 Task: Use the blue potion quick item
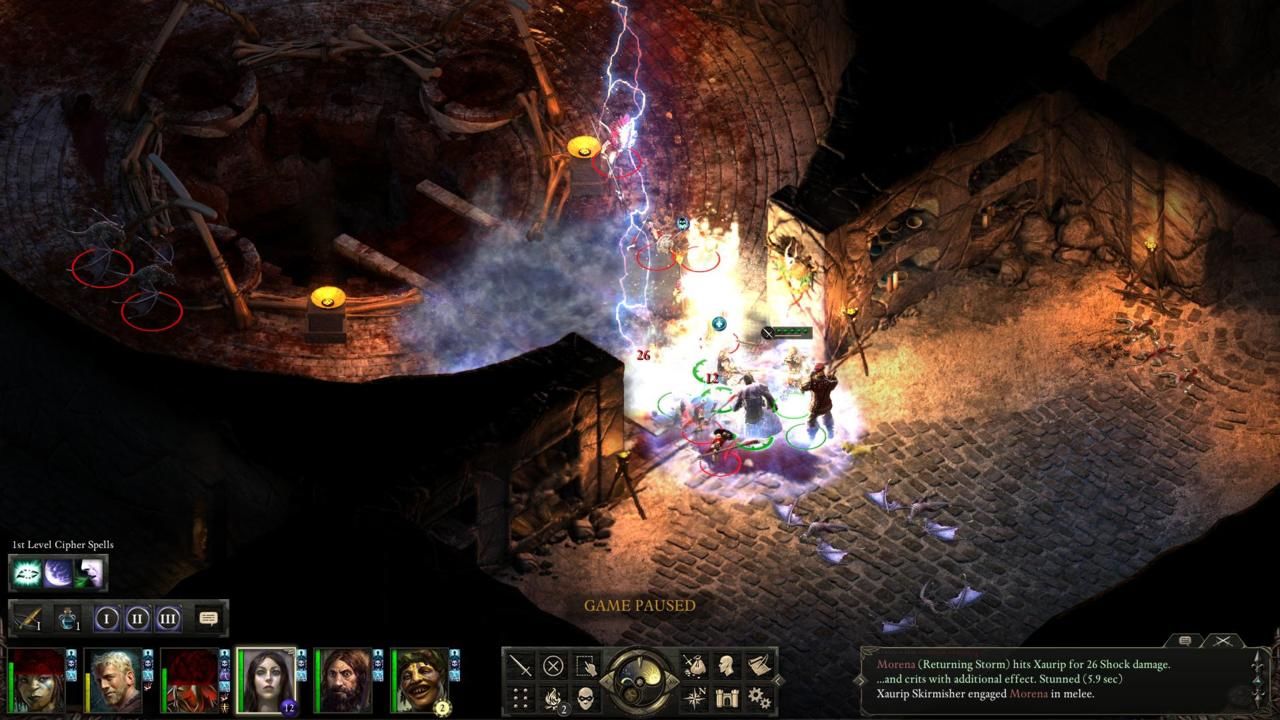(x=67, y=619)
